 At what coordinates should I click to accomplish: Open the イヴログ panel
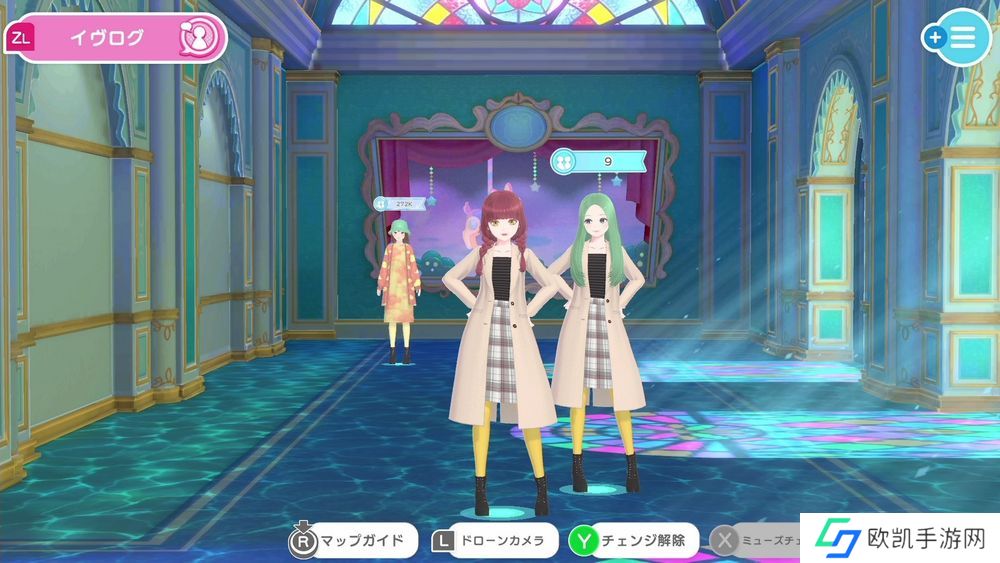[117, 38]
